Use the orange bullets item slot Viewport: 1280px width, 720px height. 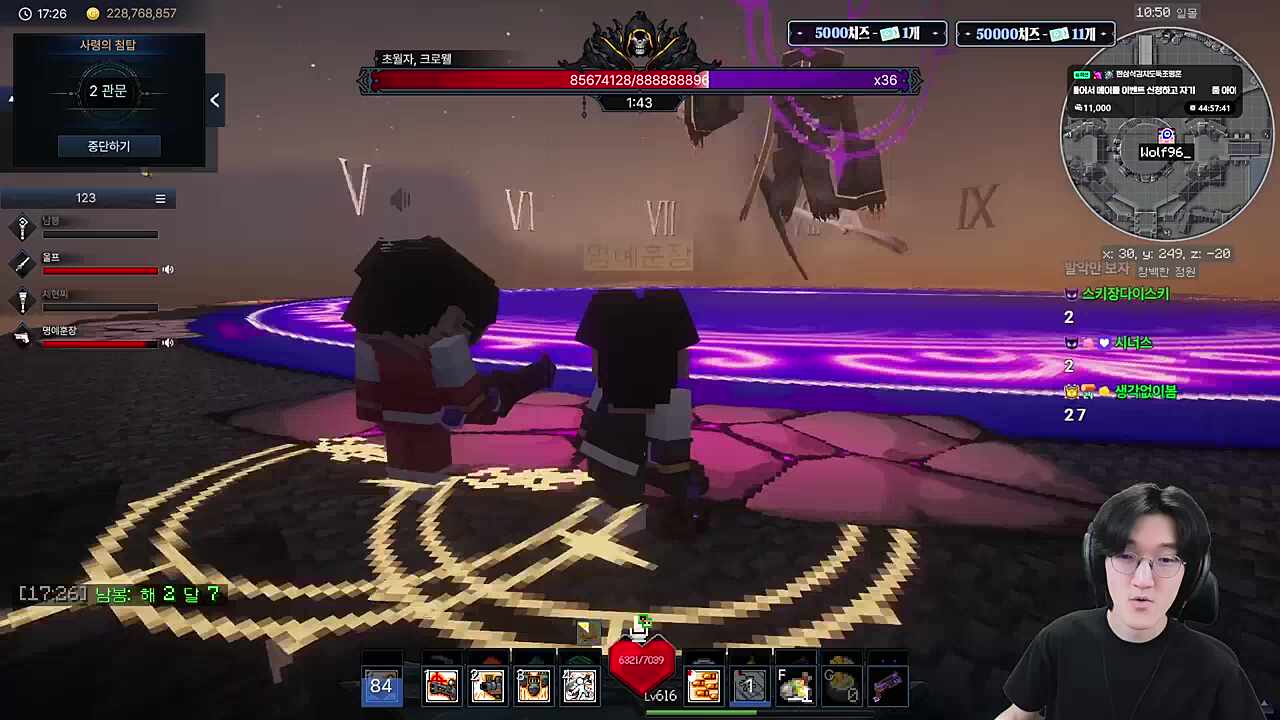click(703, 686)
